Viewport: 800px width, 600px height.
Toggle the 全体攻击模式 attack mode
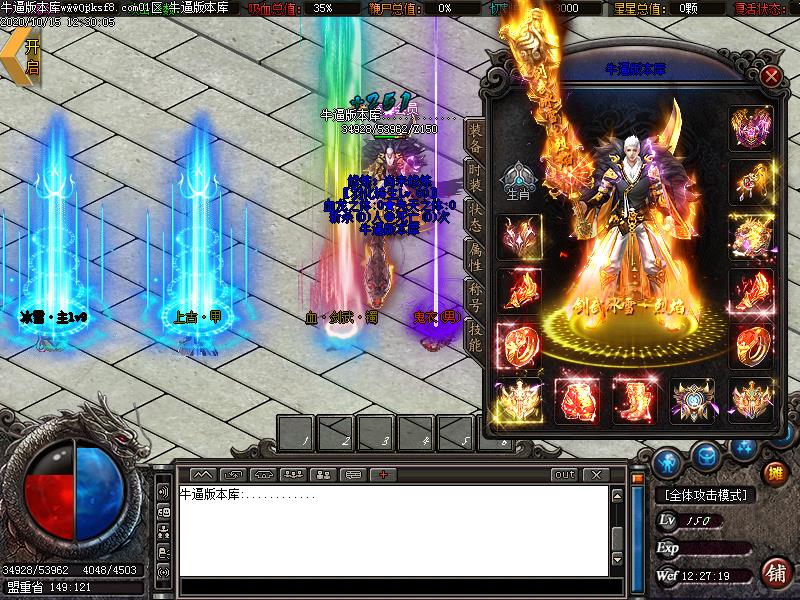tap(706, 495)
